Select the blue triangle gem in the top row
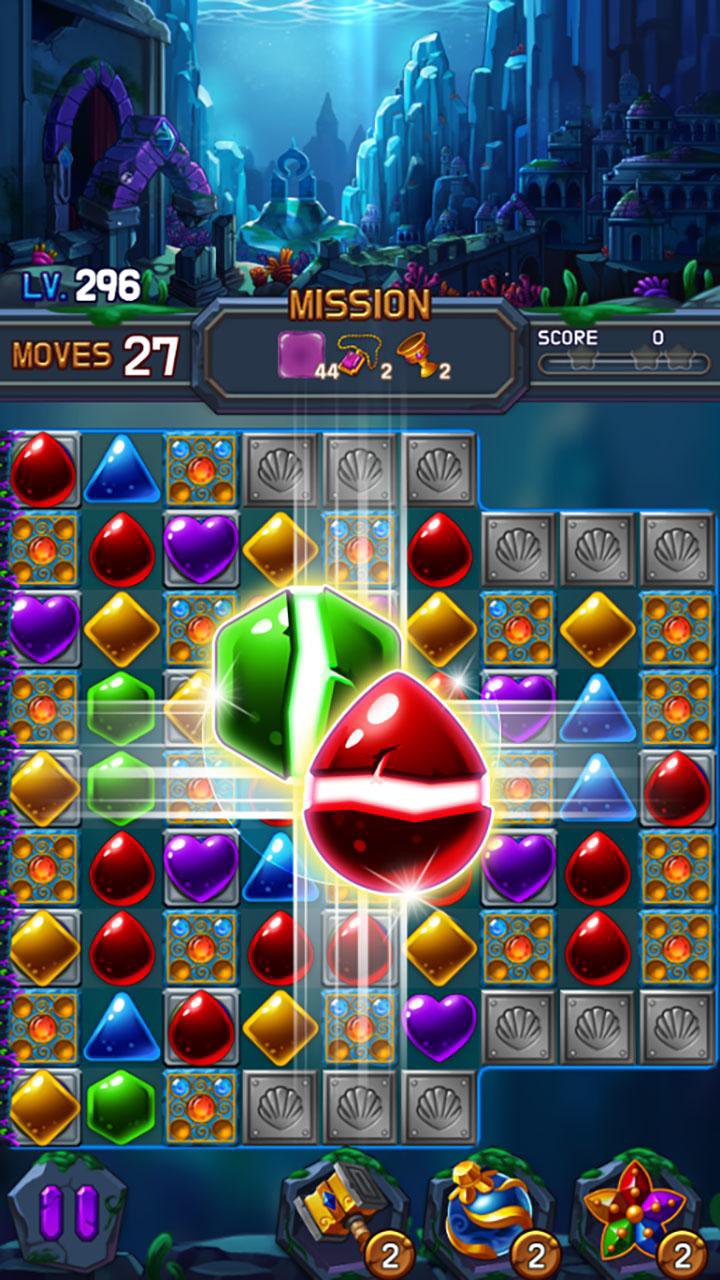The width and height of the screenshot is (720, 1280). tap(122, 468)
